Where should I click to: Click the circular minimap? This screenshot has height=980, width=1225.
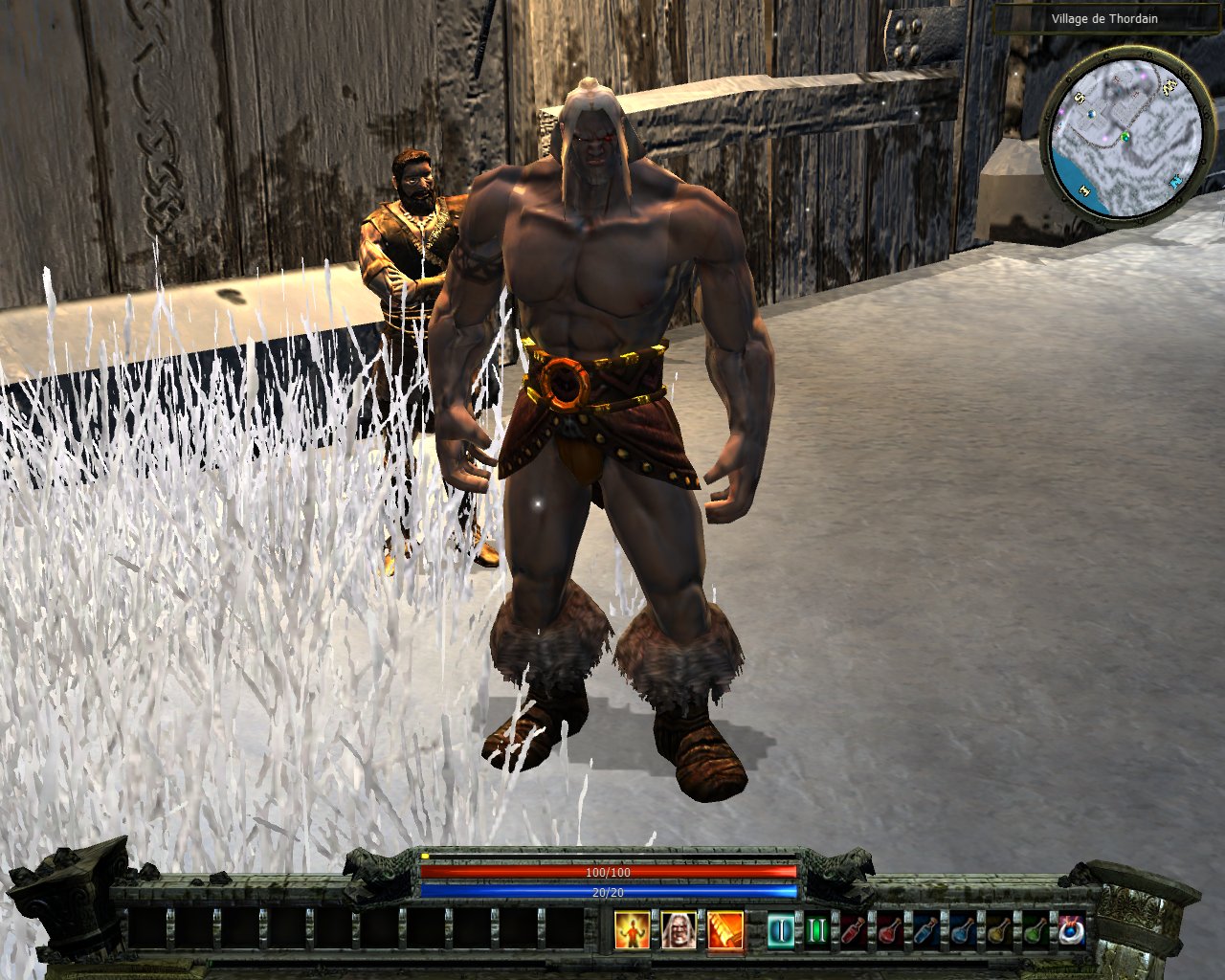point(1125,136)
